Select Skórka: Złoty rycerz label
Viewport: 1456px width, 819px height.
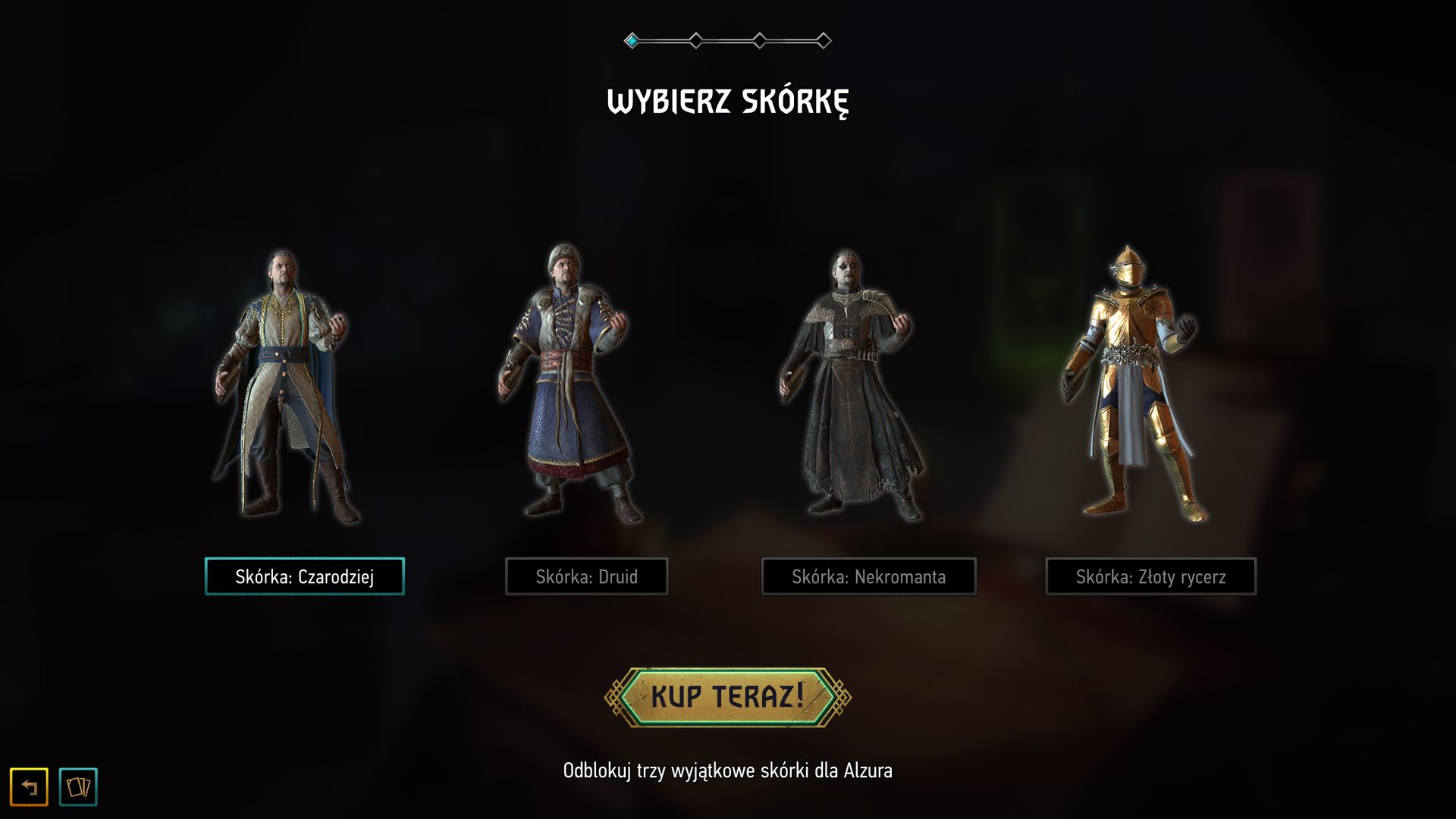1150,576
